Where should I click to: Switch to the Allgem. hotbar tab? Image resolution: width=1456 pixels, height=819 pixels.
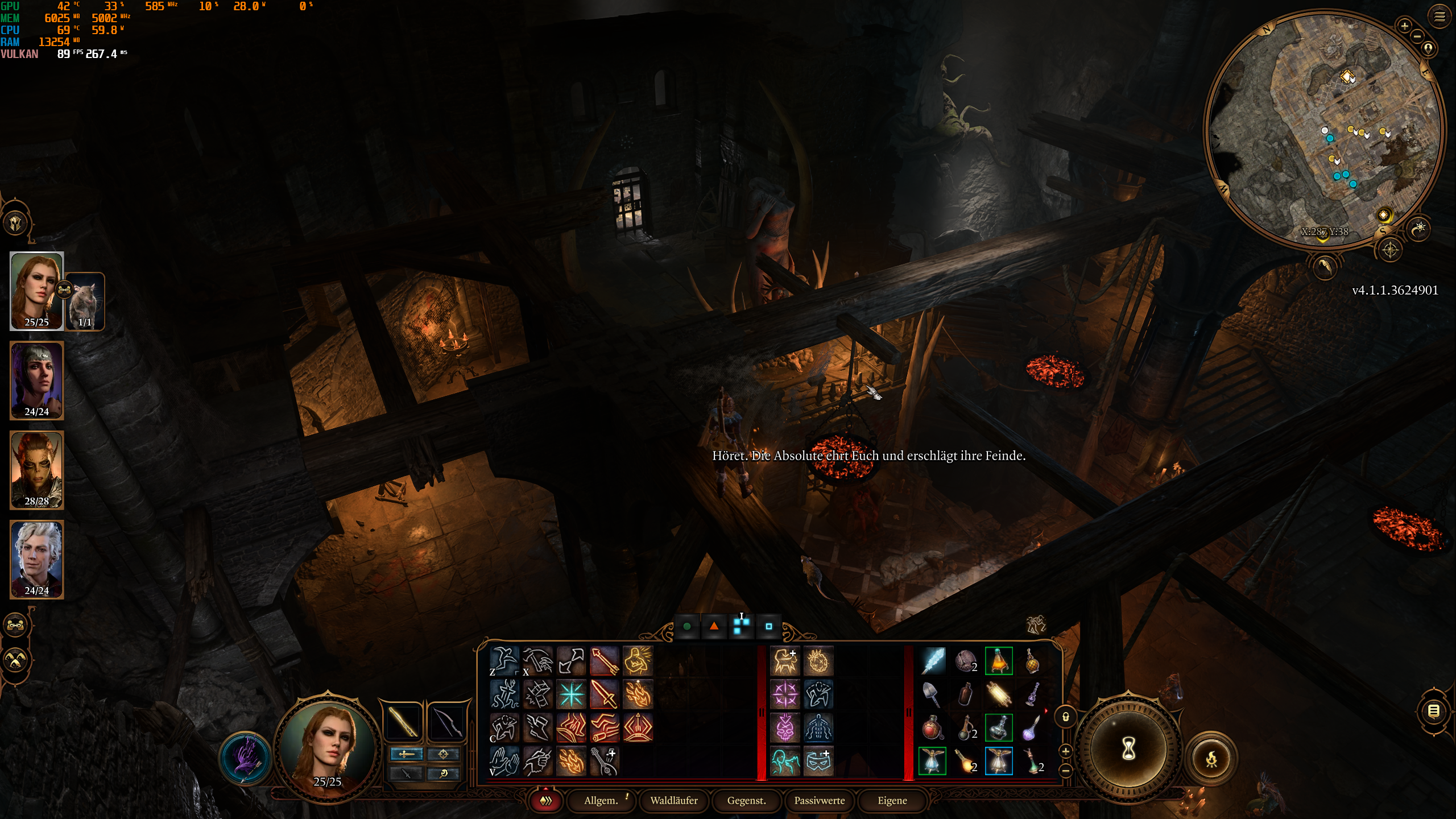[x=601, y=800]
